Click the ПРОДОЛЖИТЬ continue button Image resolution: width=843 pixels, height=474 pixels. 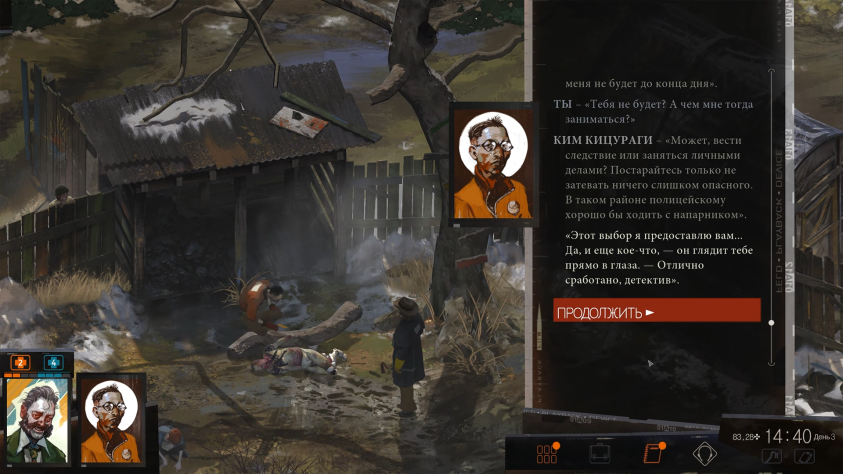tap(657, 311)
